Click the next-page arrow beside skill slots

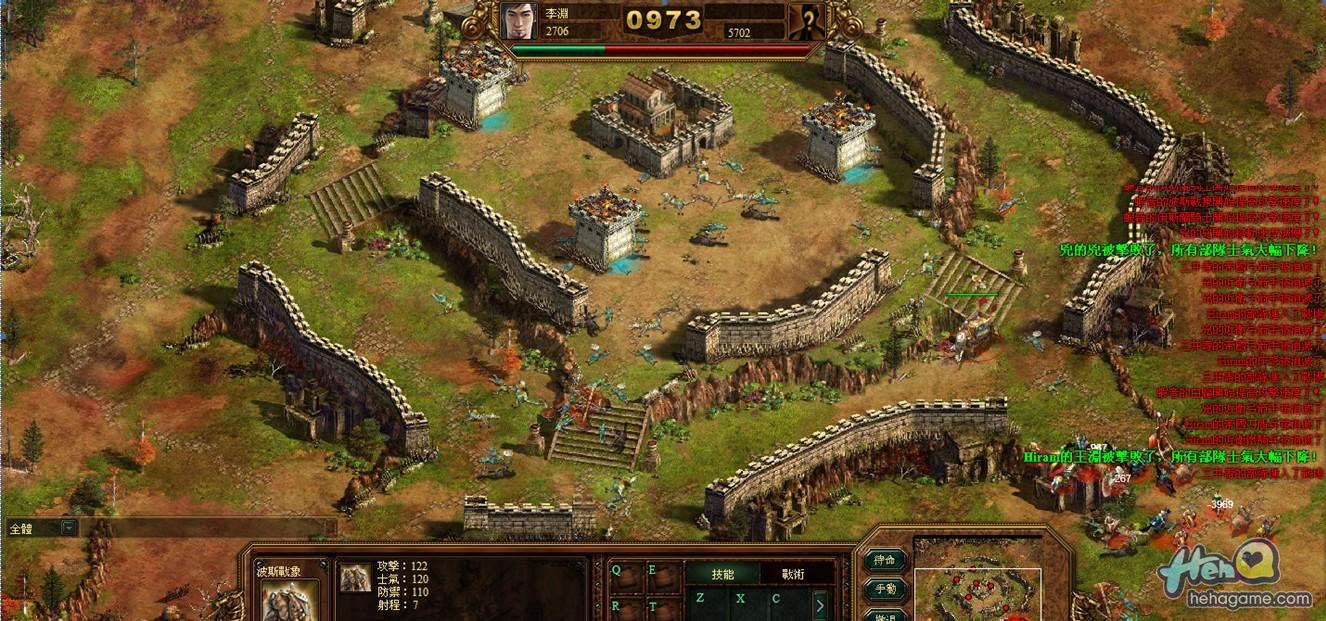point(819,605)
